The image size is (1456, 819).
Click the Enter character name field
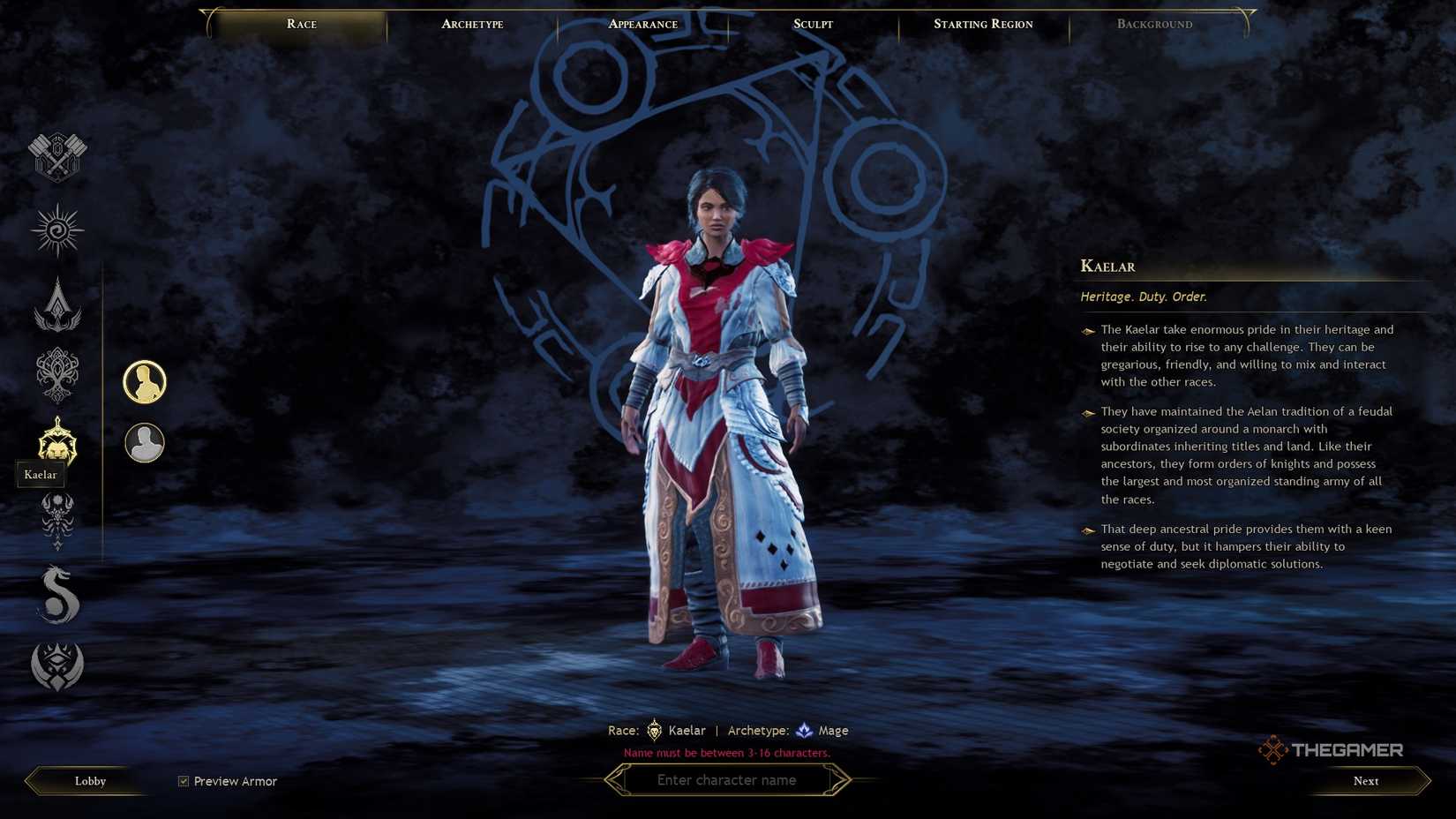727,779
